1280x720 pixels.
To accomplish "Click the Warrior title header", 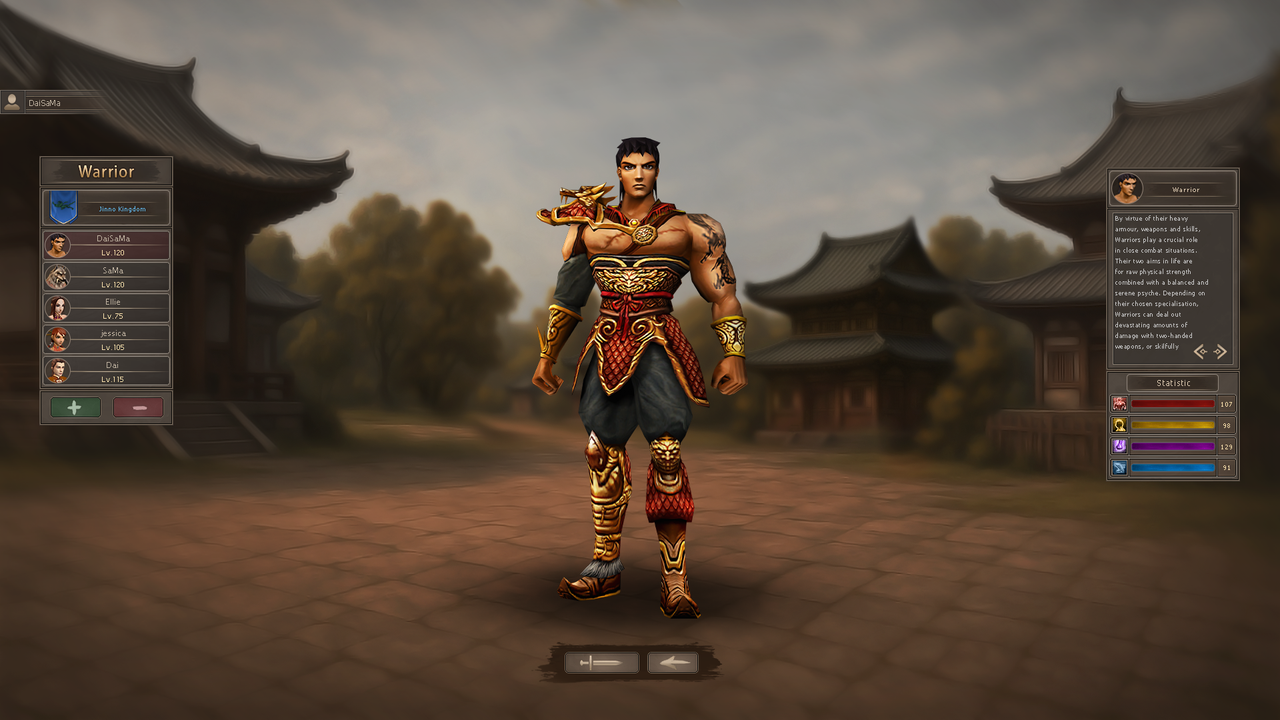I will click(x=105, y=171).
